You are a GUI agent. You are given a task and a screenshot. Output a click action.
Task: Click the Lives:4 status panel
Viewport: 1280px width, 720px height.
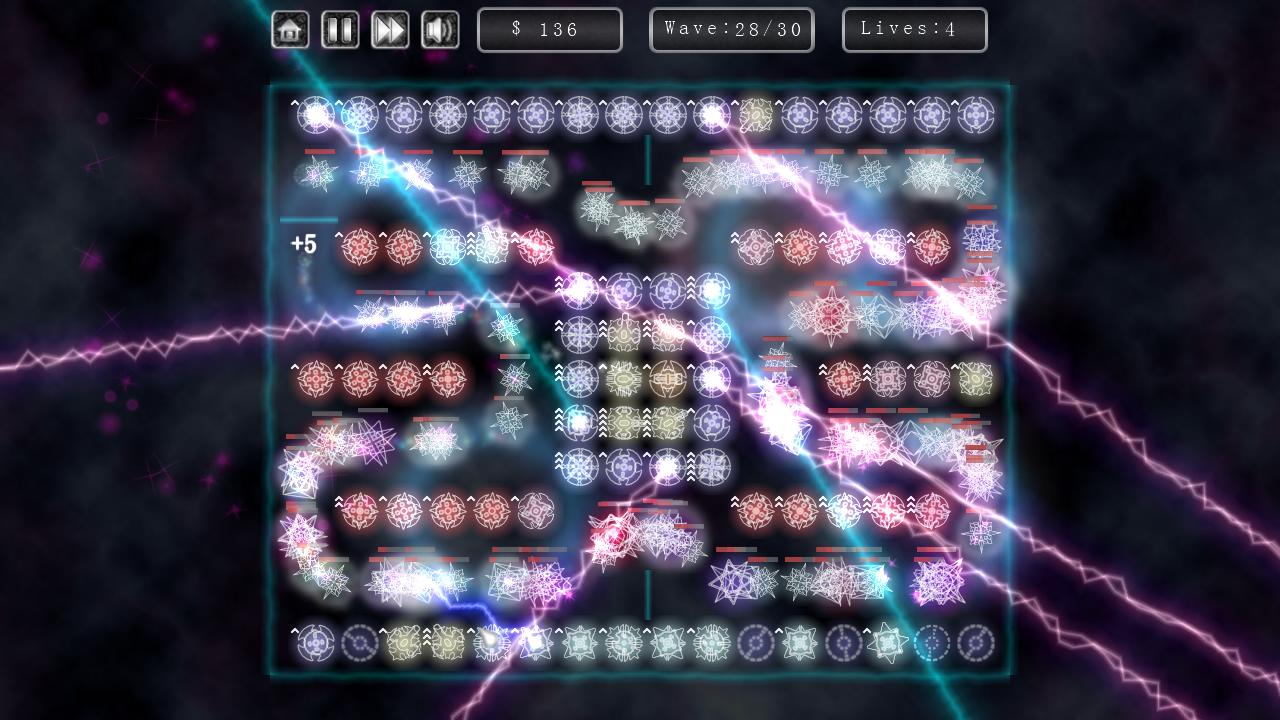pos(914,29)
